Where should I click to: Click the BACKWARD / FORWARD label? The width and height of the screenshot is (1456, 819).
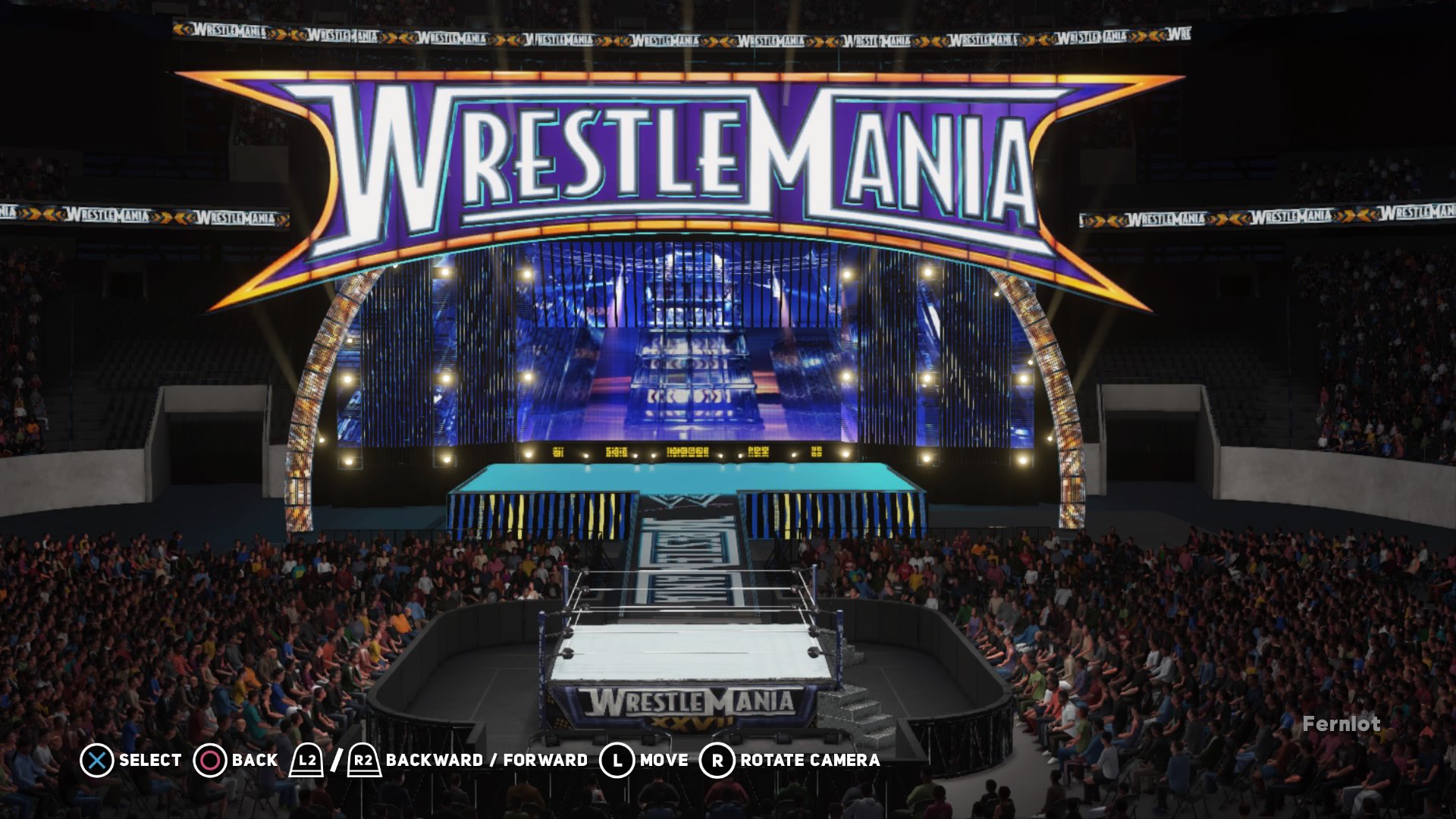coord(485,760)
